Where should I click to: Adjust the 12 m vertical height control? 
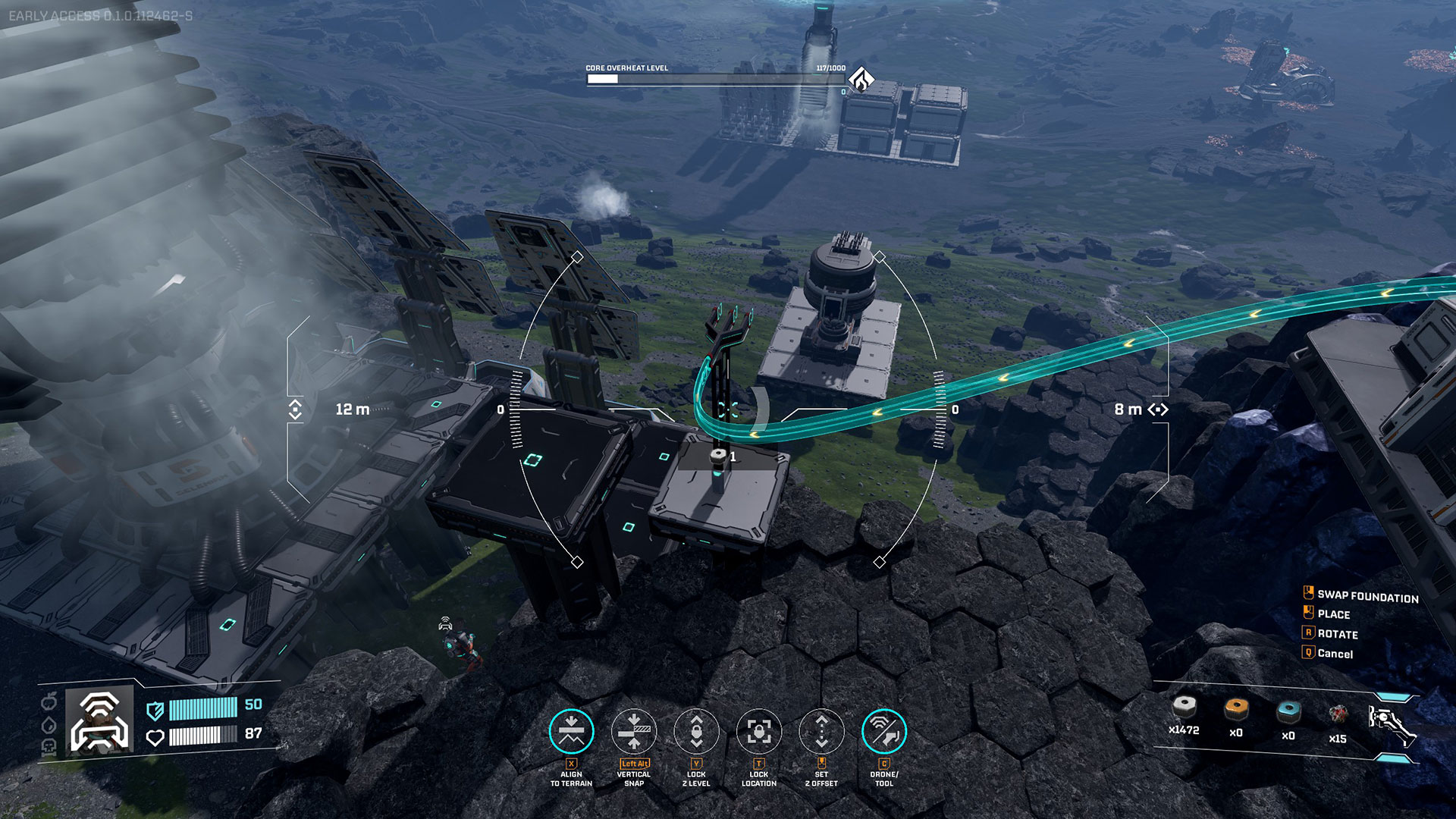click(296, 409)
